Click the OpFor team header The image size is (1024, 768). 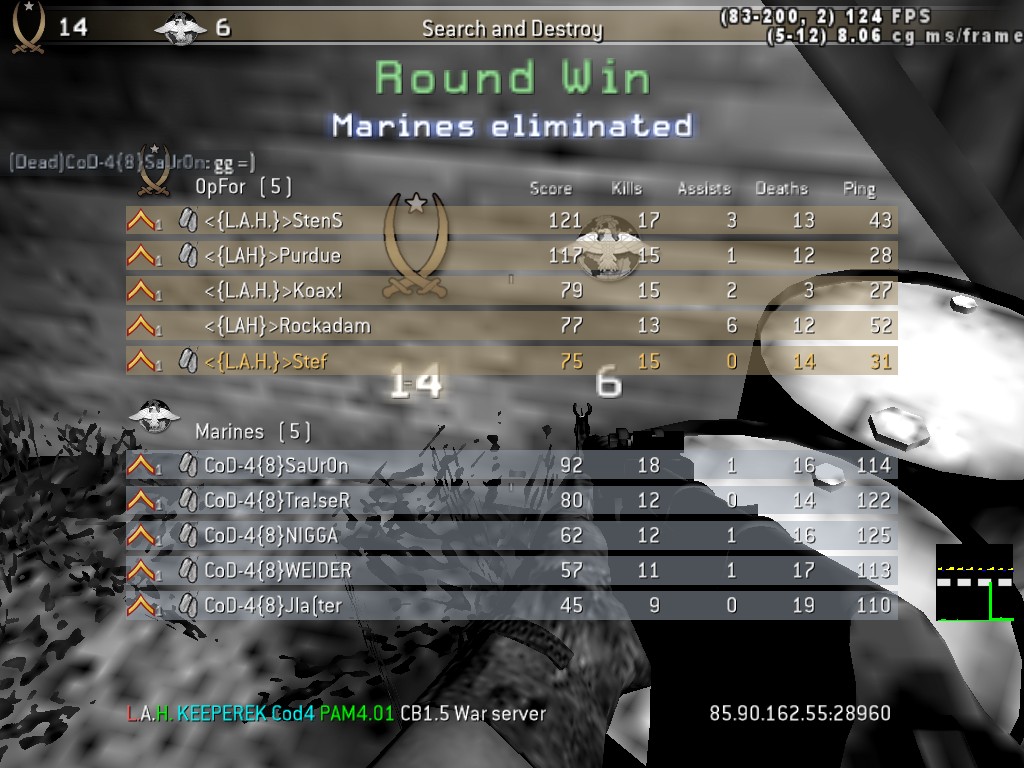pos(243,187)
